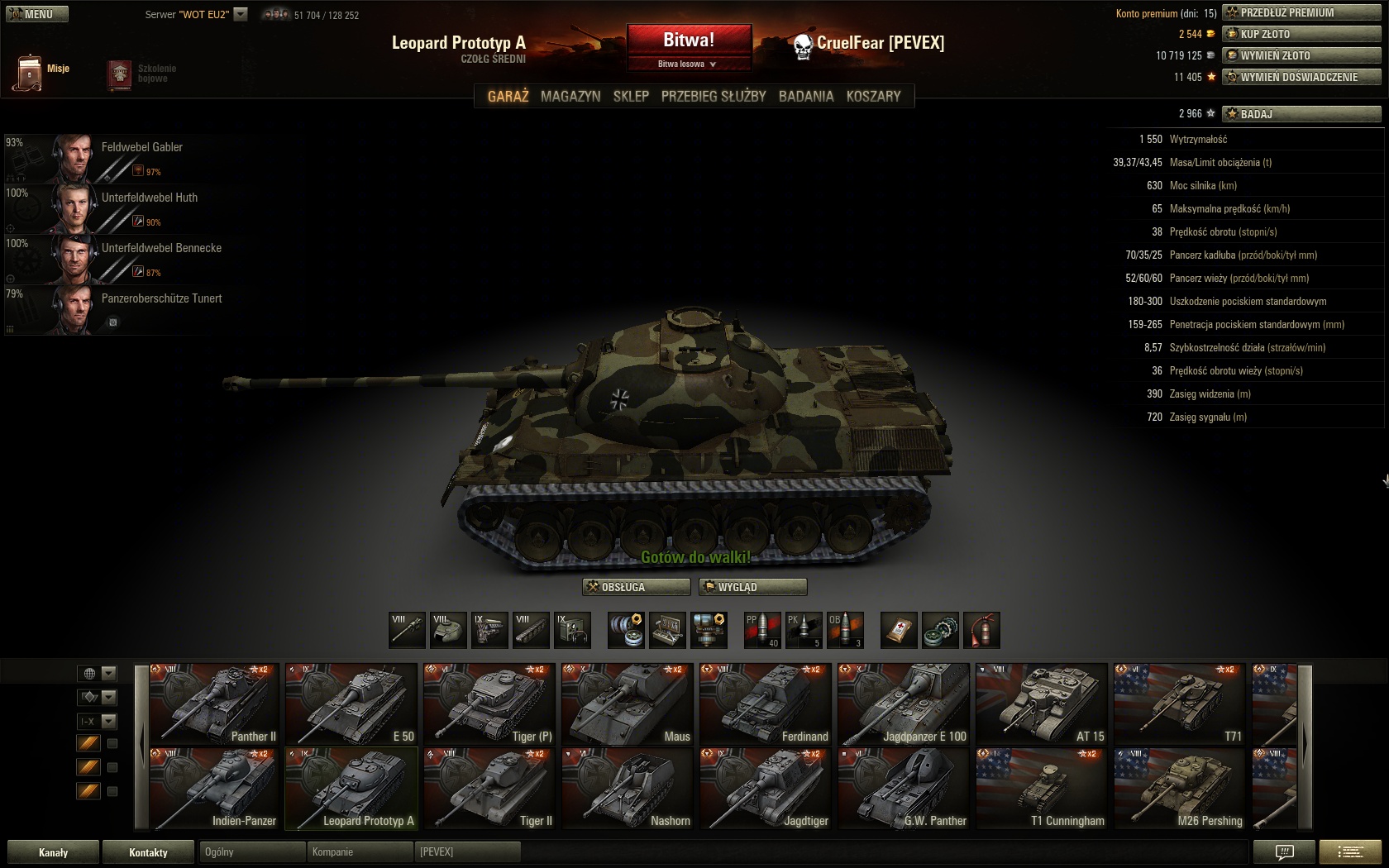Screen dimensions: 1389x868
Task: Click the WYMIEŃ DOŚWIADCZENIE button
Action: coord(1301,77)
